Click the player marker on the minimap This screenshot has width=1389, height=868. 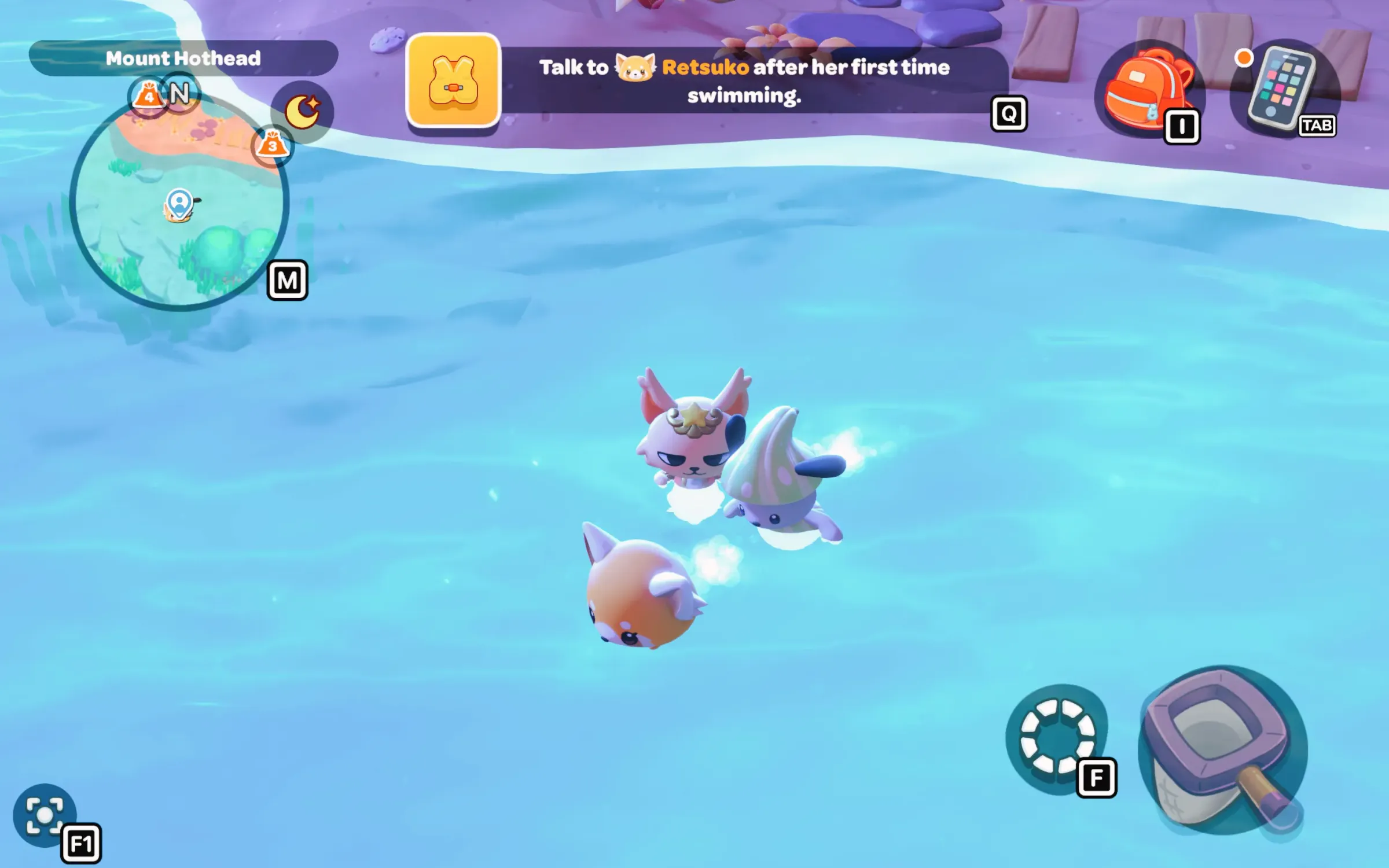coord(179,204)
